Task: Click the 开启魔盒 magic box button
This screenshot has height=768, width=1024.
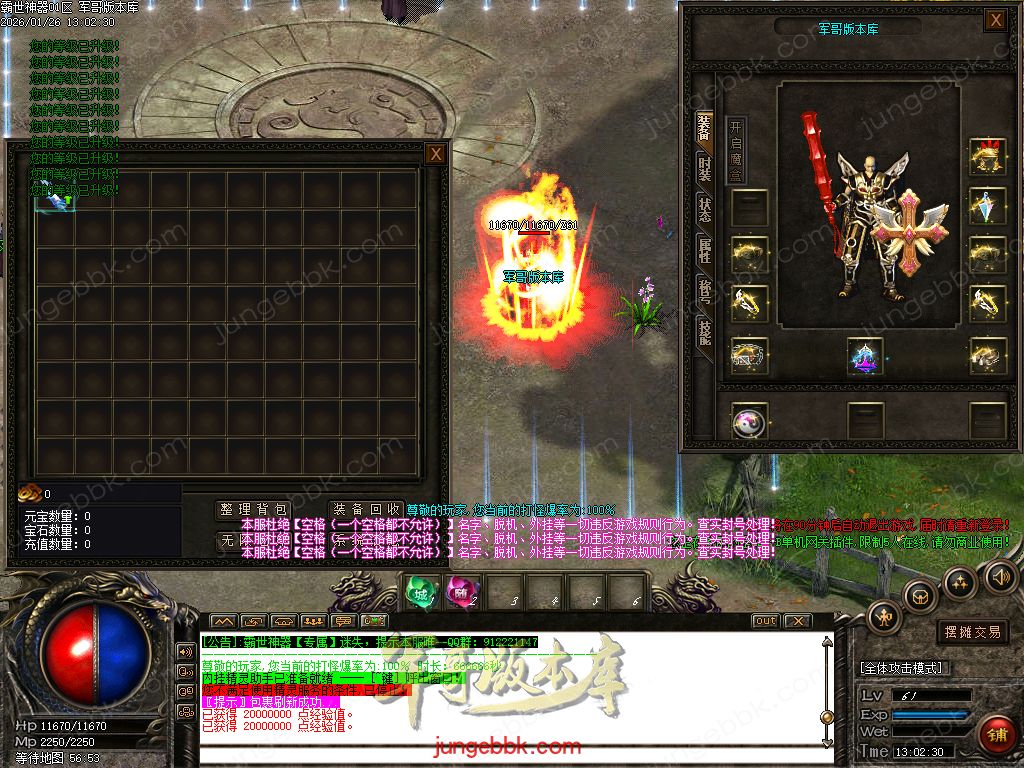Action: point(736,149)
